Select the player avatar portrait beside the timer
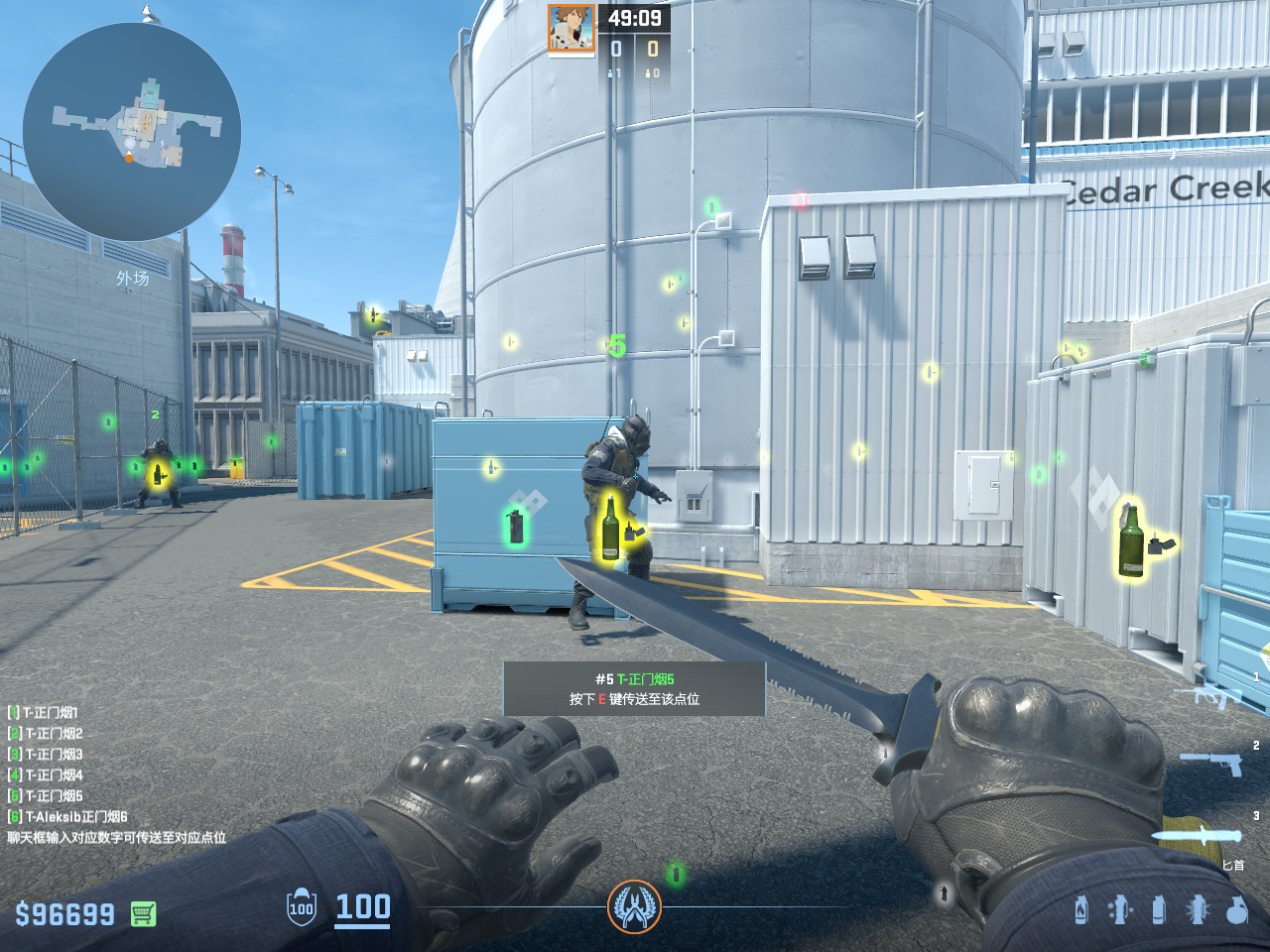Image resolution: width=1270 pixels, height=952 pixels. [x=571, y=28]
